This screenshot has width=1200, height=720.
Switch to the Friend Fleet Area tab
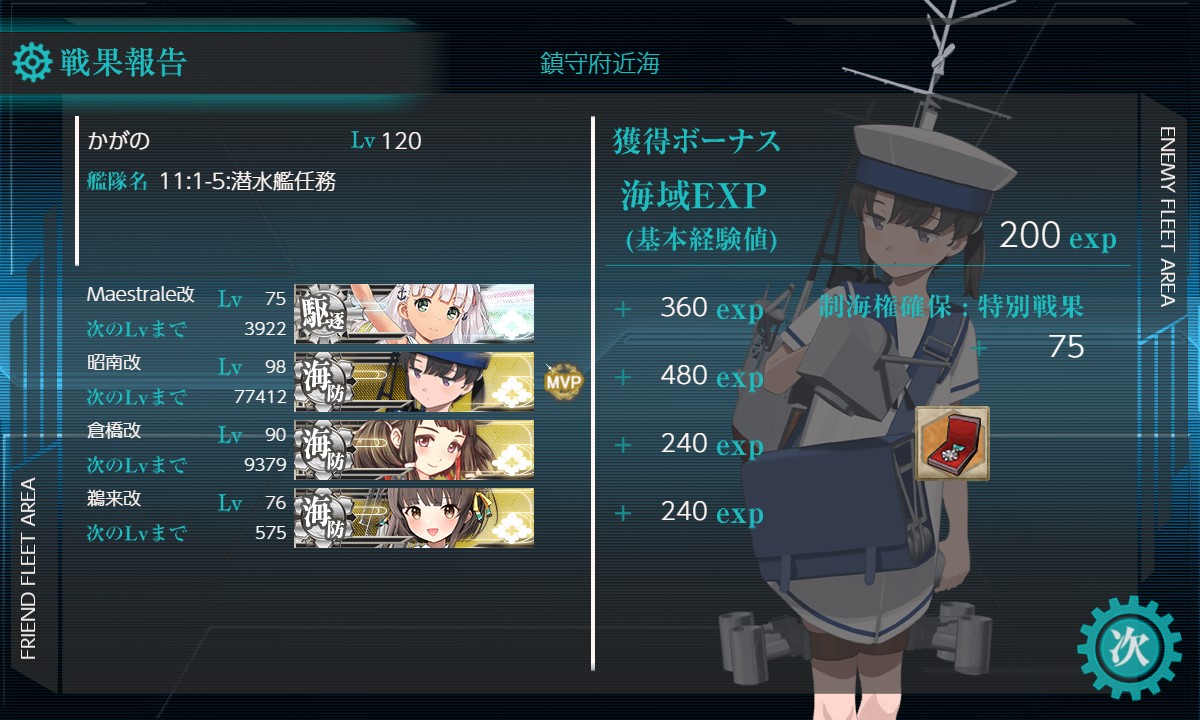pyautogui.click(x=28, y=568)
